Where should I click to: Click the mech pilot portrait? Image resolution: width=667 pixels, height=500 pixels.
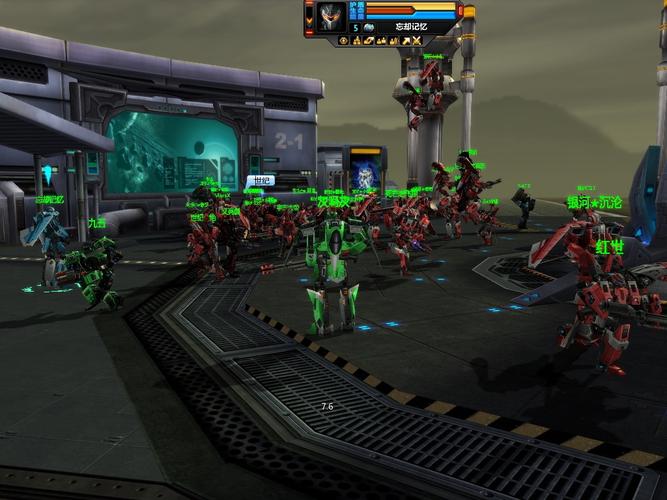[x=331, y=16]
